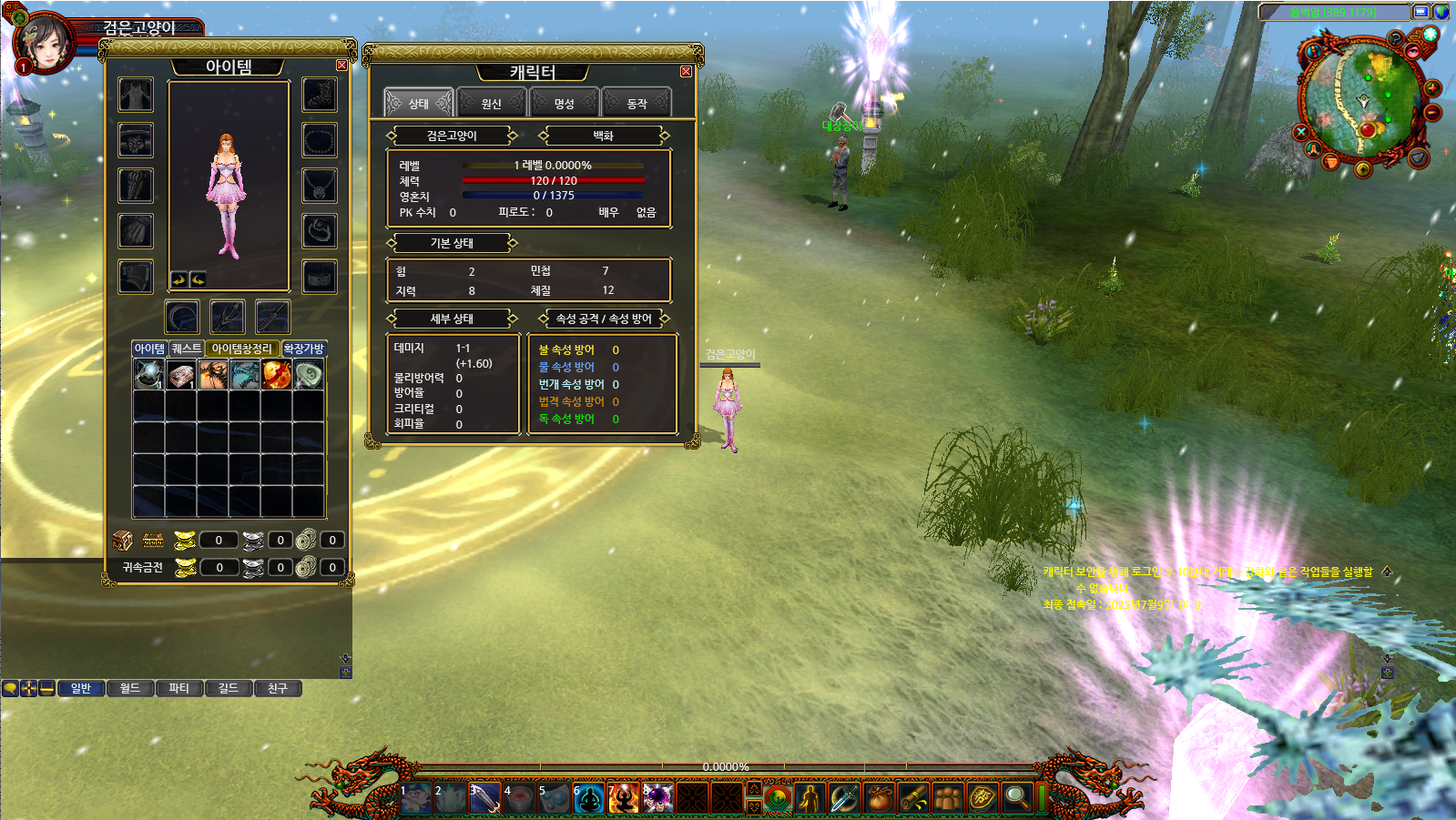Close the 아이템 inventory window
The image size is (1456, 820).
[341, 66]
